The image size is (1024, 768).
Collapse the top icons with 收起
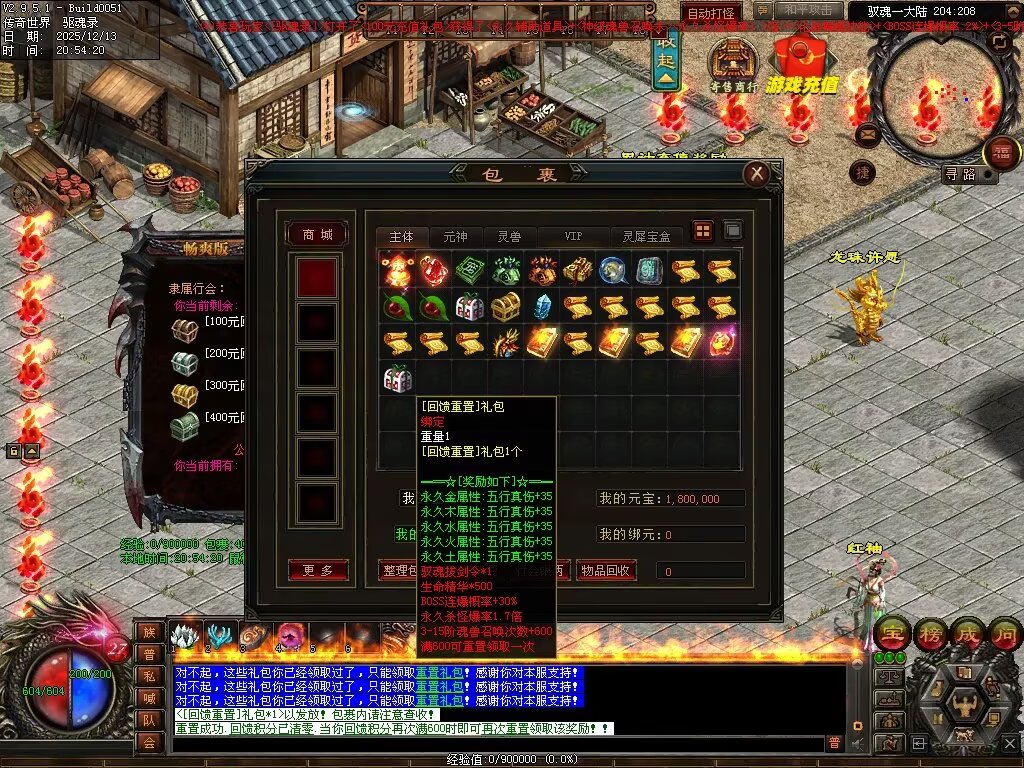[663, 60]
